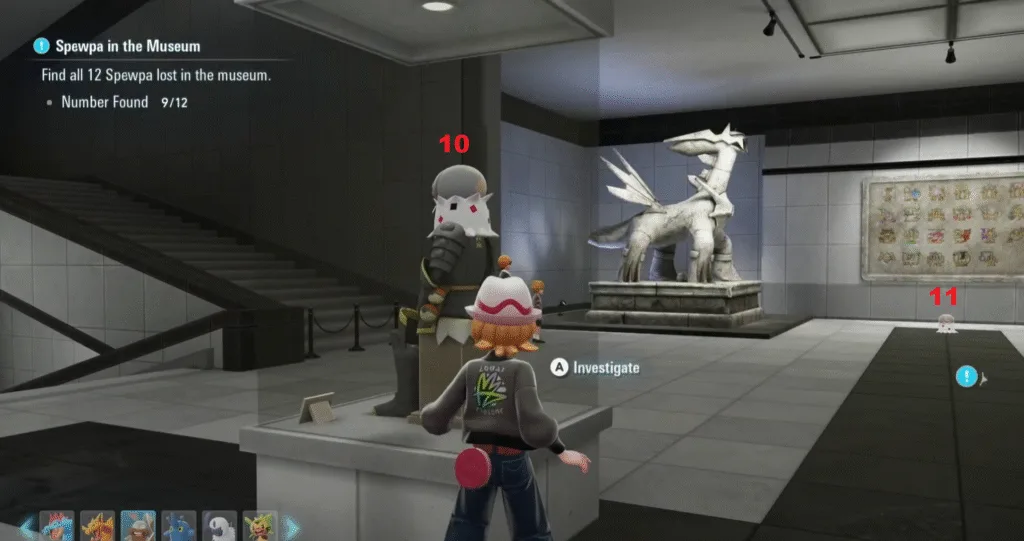Select the Feraligatr party slot
Screen dimensions: 1024x541
pos(55,527)
